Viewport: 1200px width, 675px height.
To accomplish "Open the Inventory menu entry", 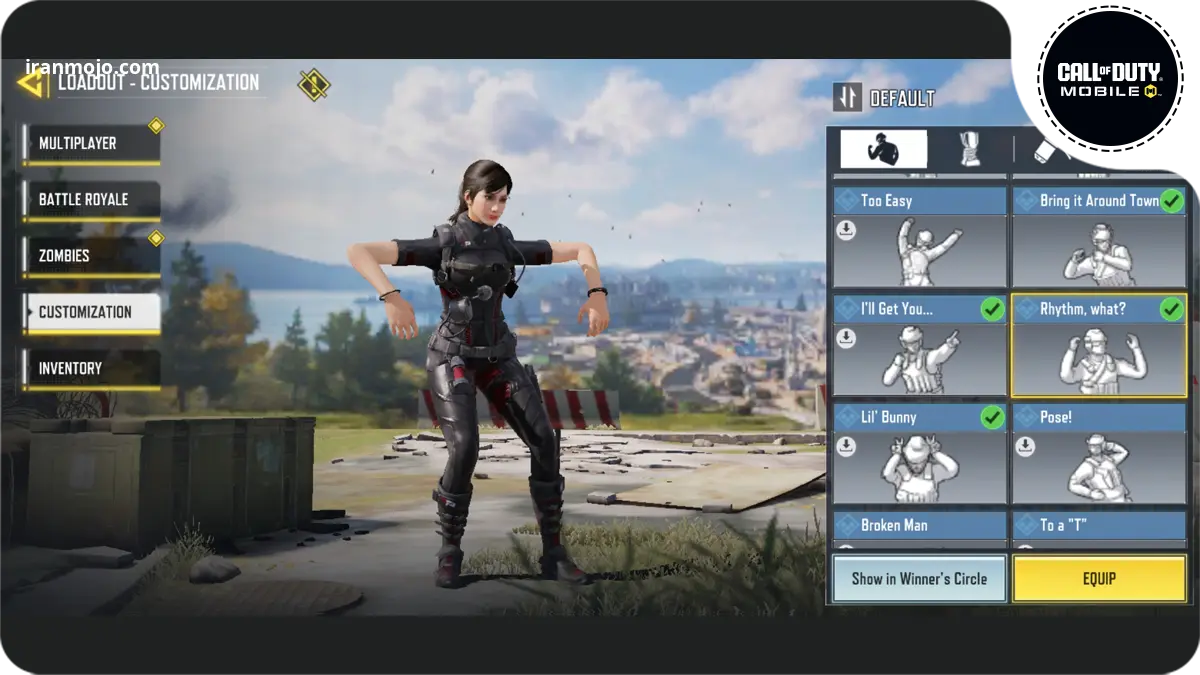I will point(91,368).
